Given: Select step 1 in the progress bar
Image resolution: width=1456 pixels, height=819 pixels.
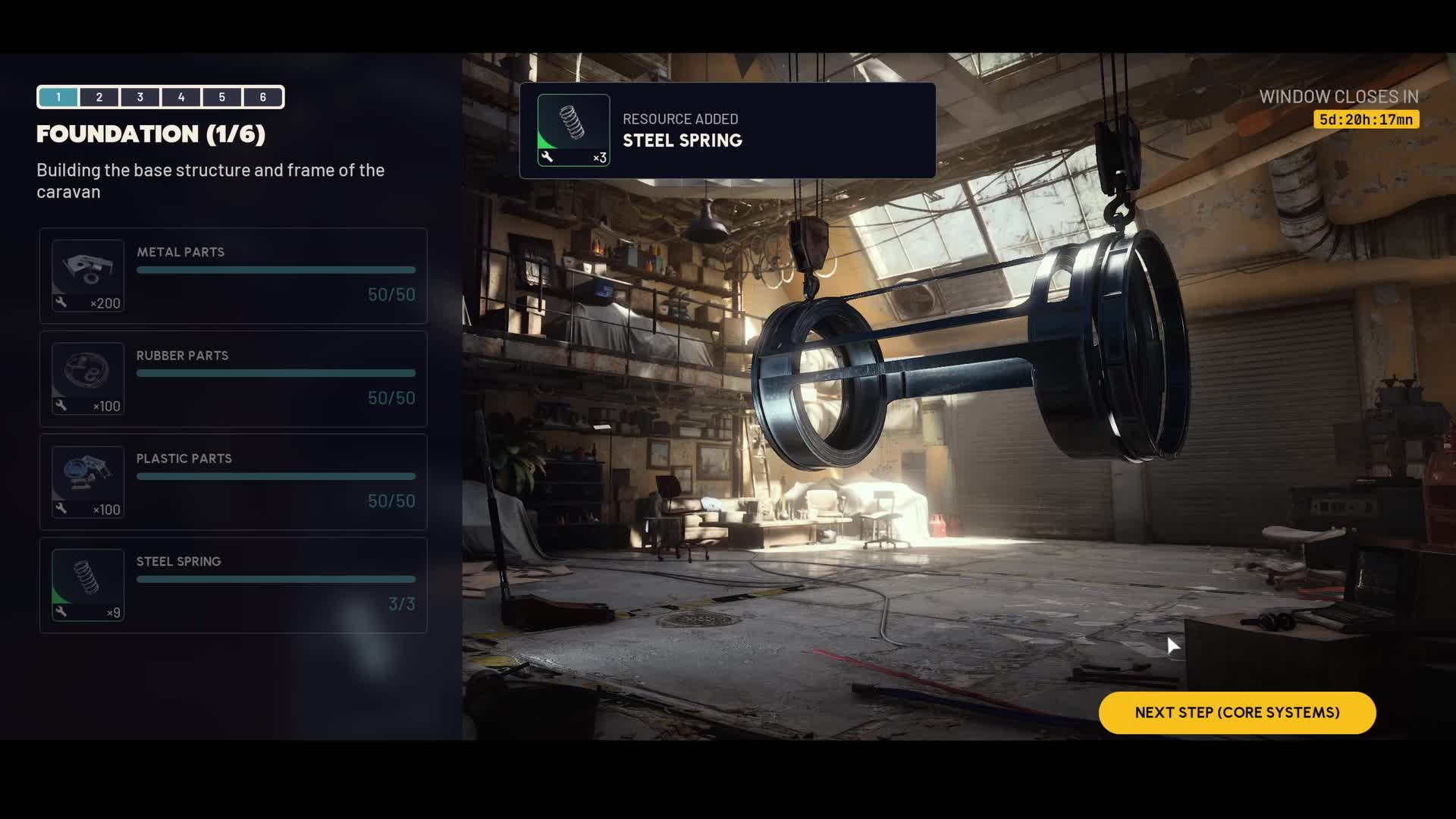Looking at the screenshot, I should pyautogui.click(x=58, y=97).
